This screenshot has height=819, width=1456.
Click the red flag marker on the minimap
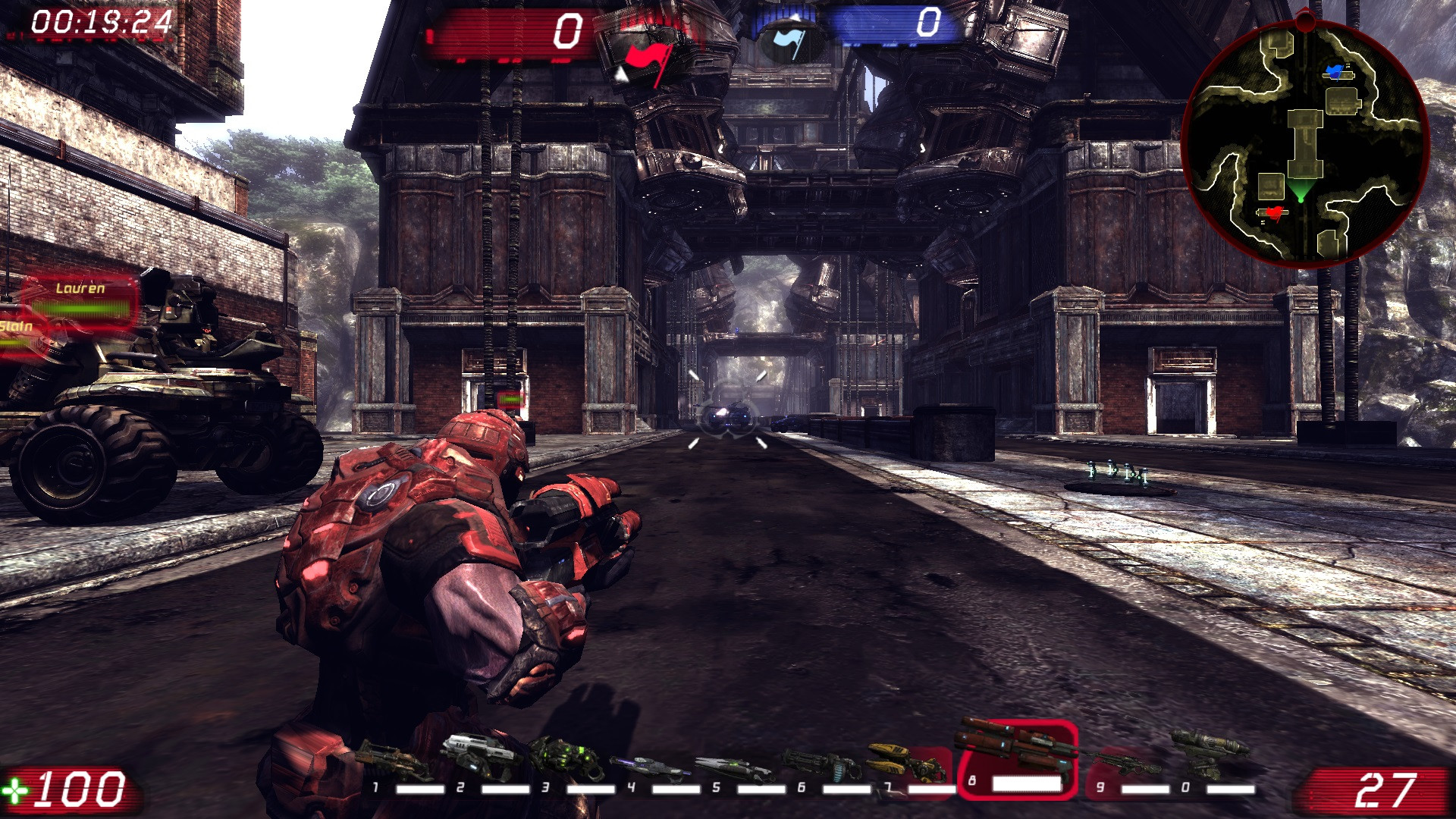1274,212
